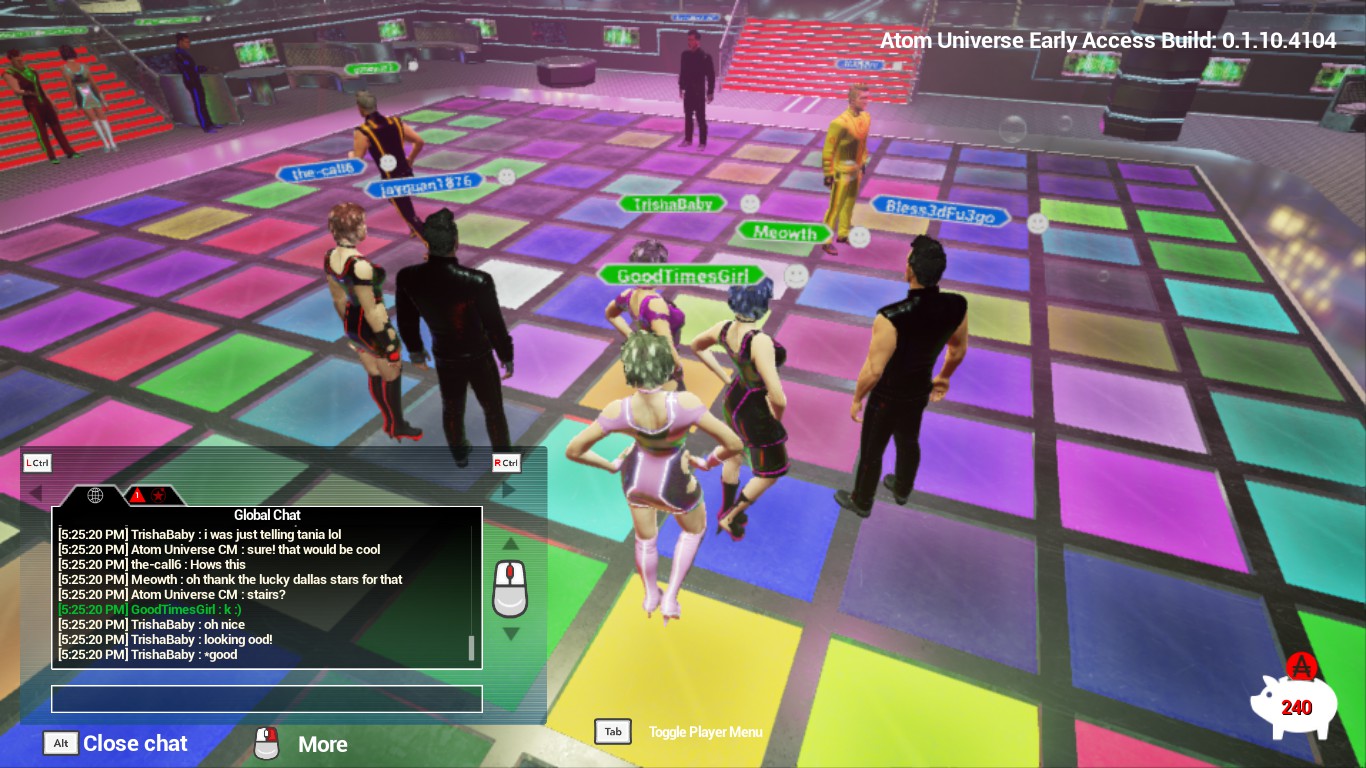This screenshot has height=768, width=1366.
Task: Select the the-call6 player name tag
Action: pos(321,172)
